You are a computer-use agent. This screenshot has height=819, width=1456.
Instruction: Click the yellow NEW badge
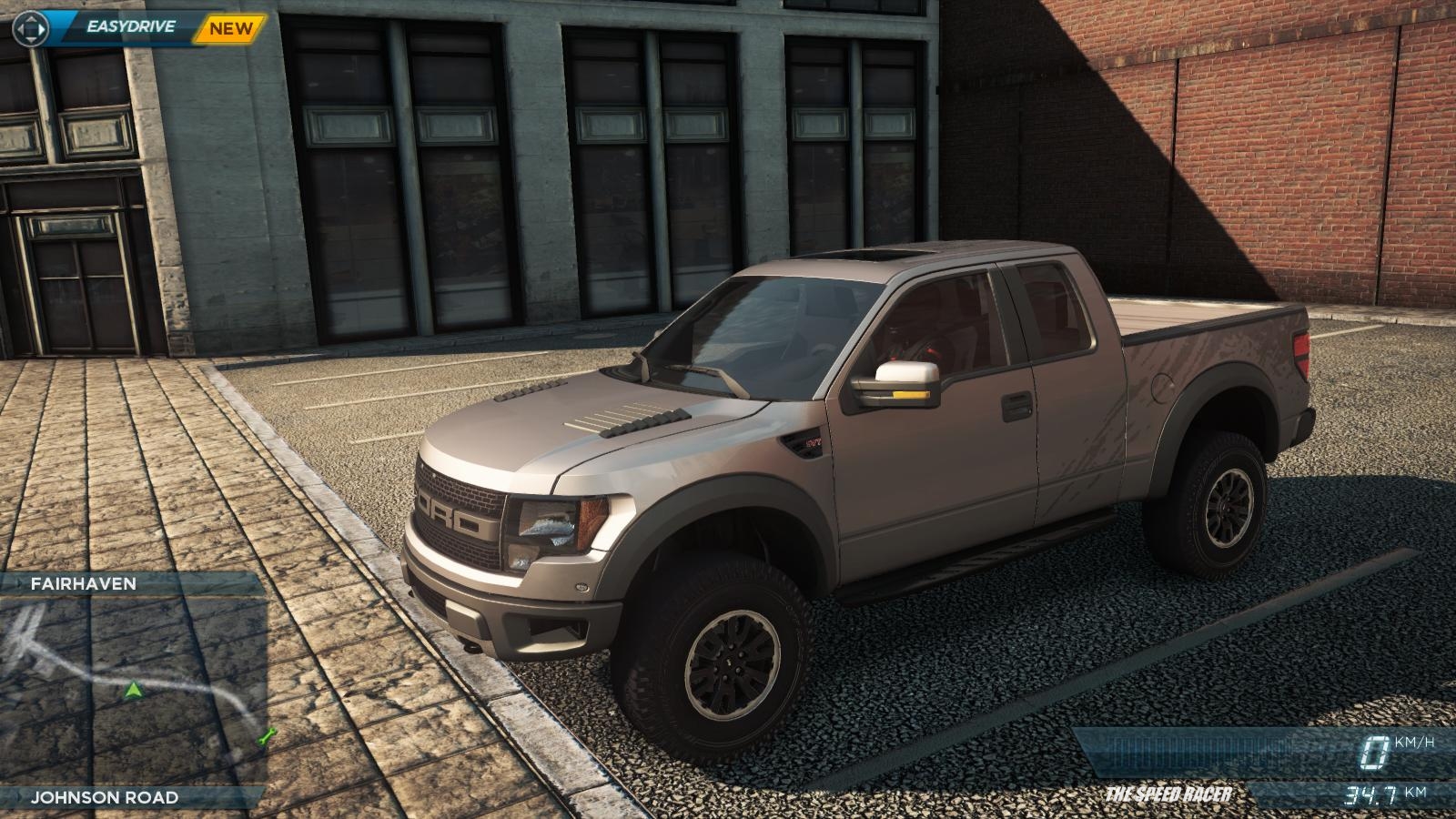pos(229,28)
